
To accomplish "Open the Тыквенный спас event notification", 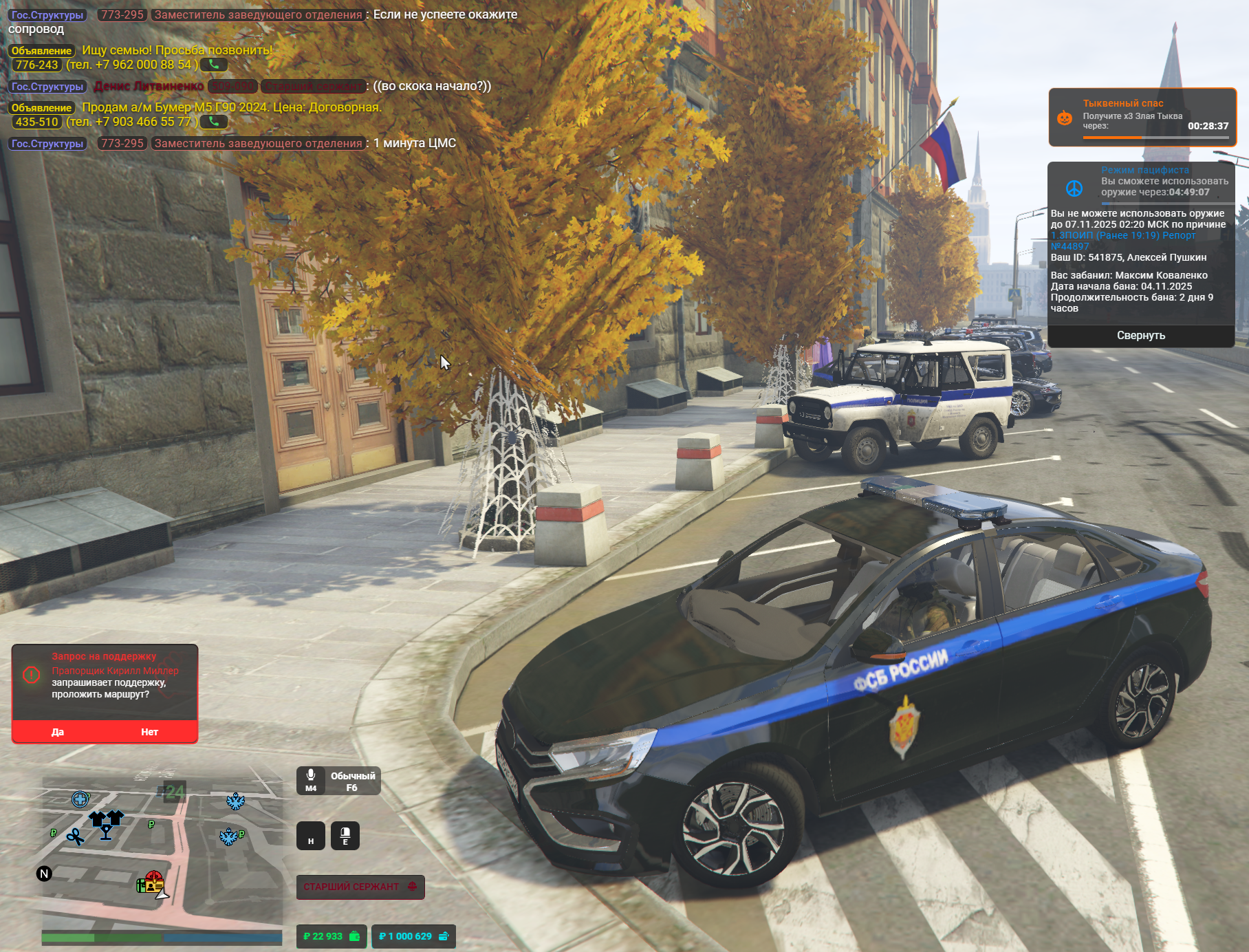I will [1142, 117].
